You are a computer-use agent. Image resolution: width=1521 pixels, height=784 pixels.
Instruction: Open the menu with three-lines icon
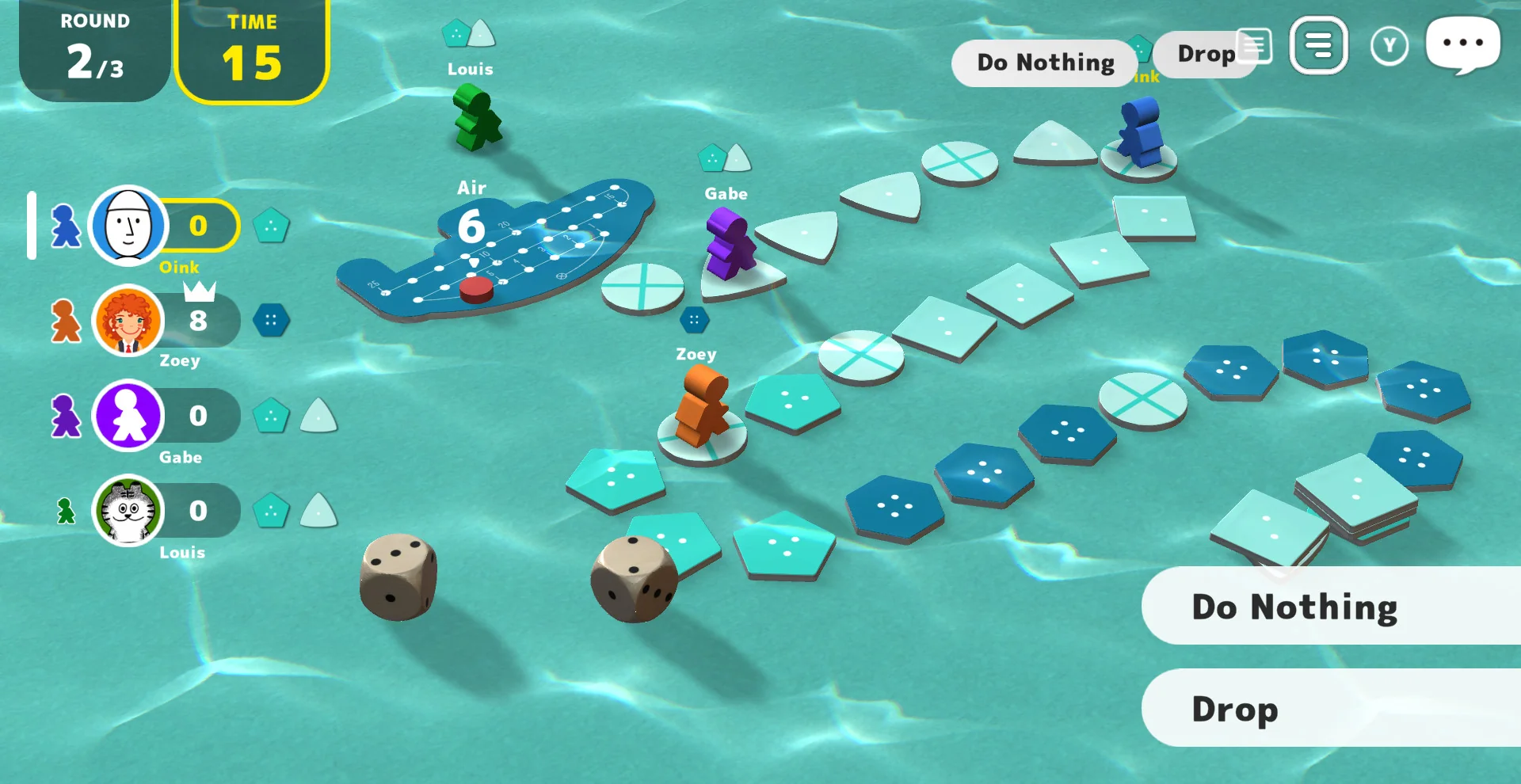pos(1318,45)
